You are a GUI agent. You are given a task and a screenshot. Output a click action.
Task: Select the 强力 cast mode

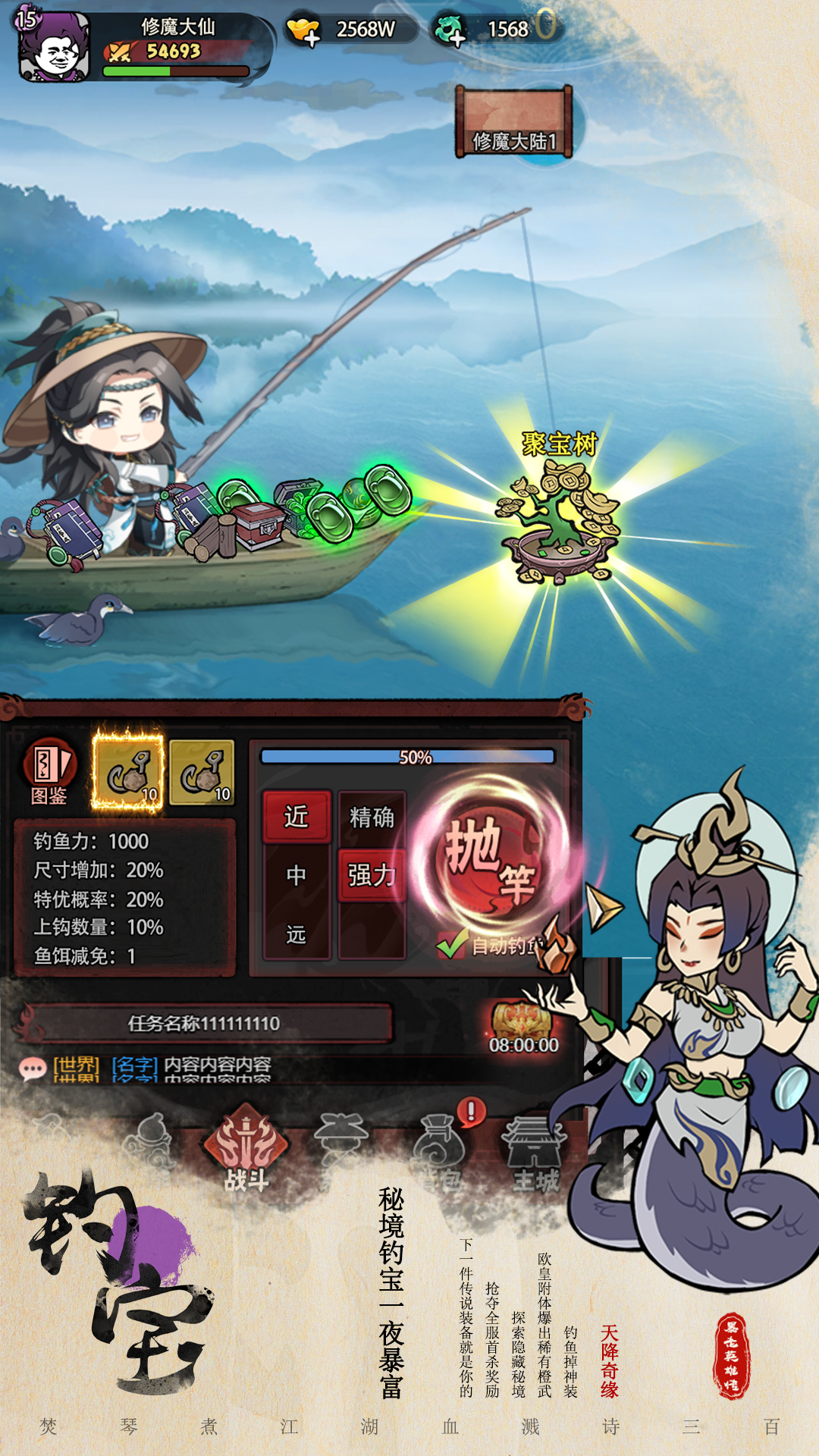[x=372, y=875]
